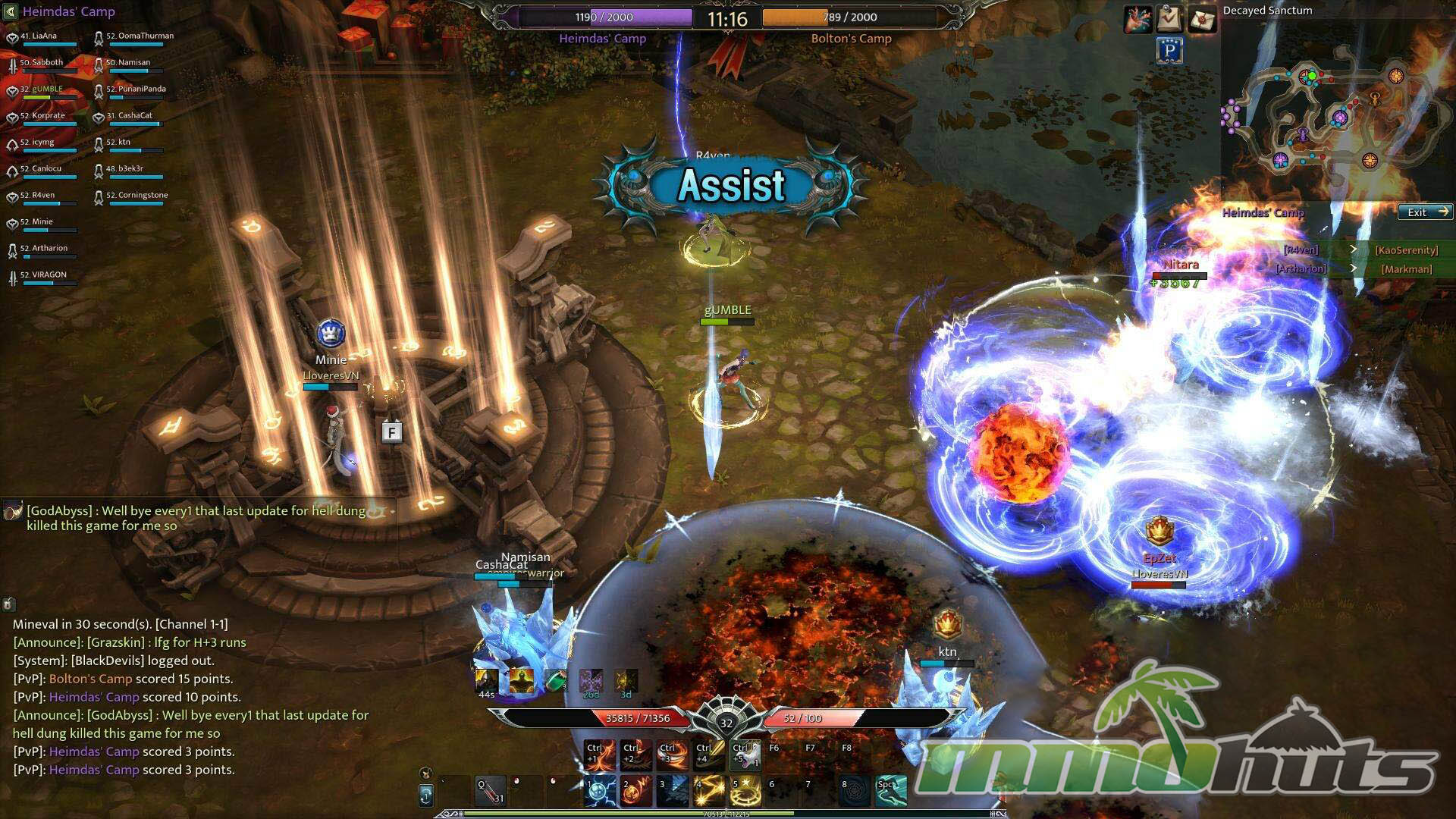Viewport: 1456px width, 819px height.
Task: Collapse the Heimdas' Camp team list arrow
Action: pos(10,11)
